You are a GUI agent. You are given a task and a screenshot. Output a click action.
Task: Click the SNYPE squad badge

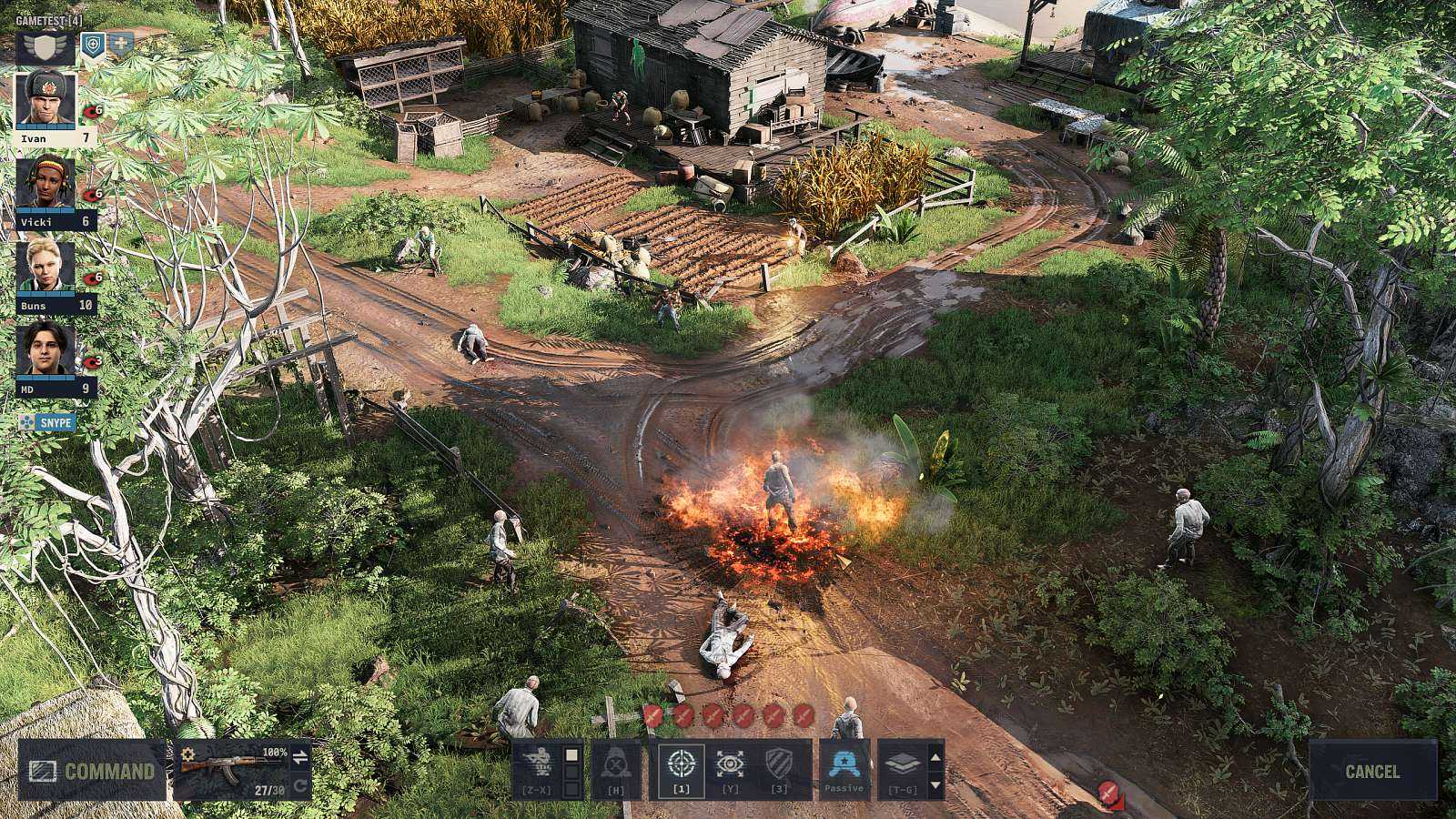[x=47, y=421]
